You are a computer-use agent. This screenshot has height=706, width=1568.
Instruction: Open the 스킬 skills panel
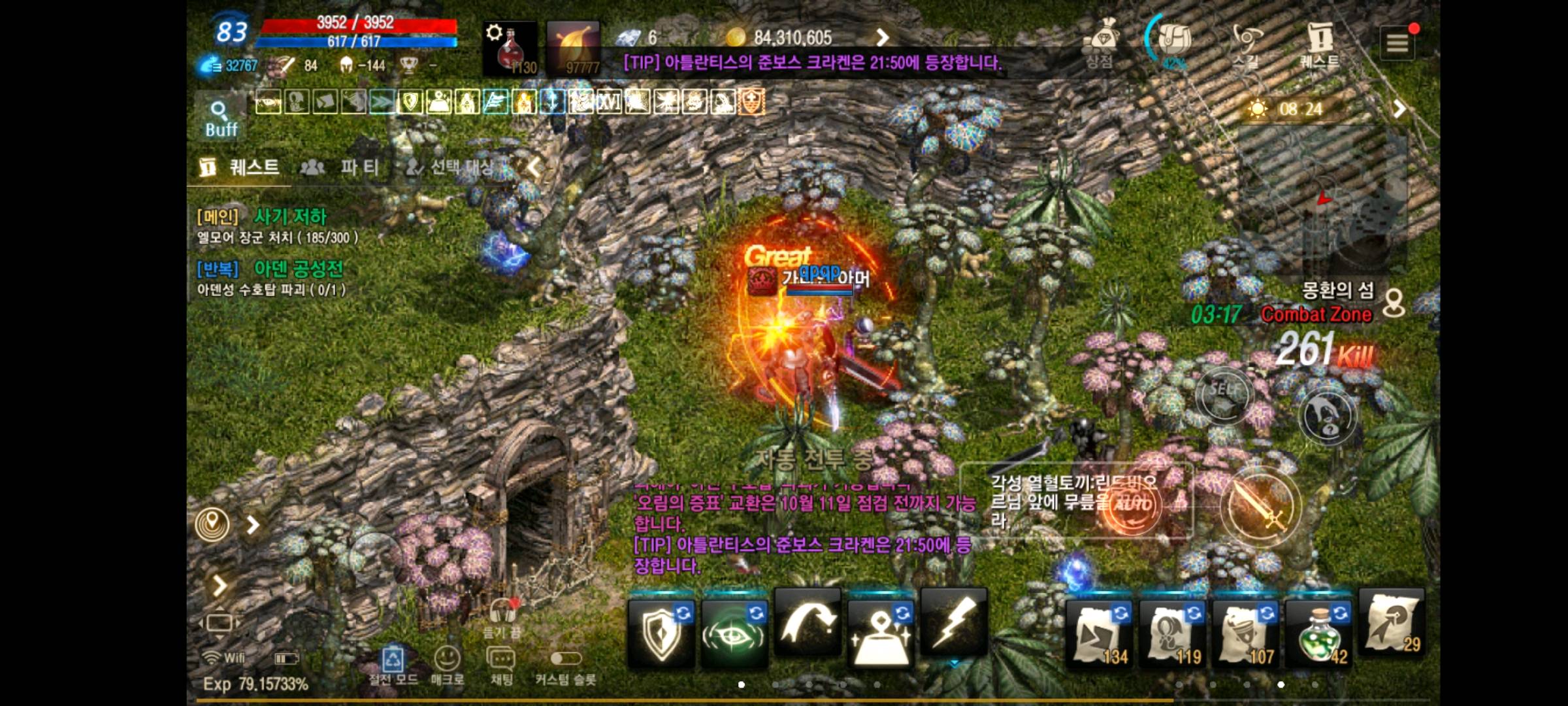tap(1246, 44)
